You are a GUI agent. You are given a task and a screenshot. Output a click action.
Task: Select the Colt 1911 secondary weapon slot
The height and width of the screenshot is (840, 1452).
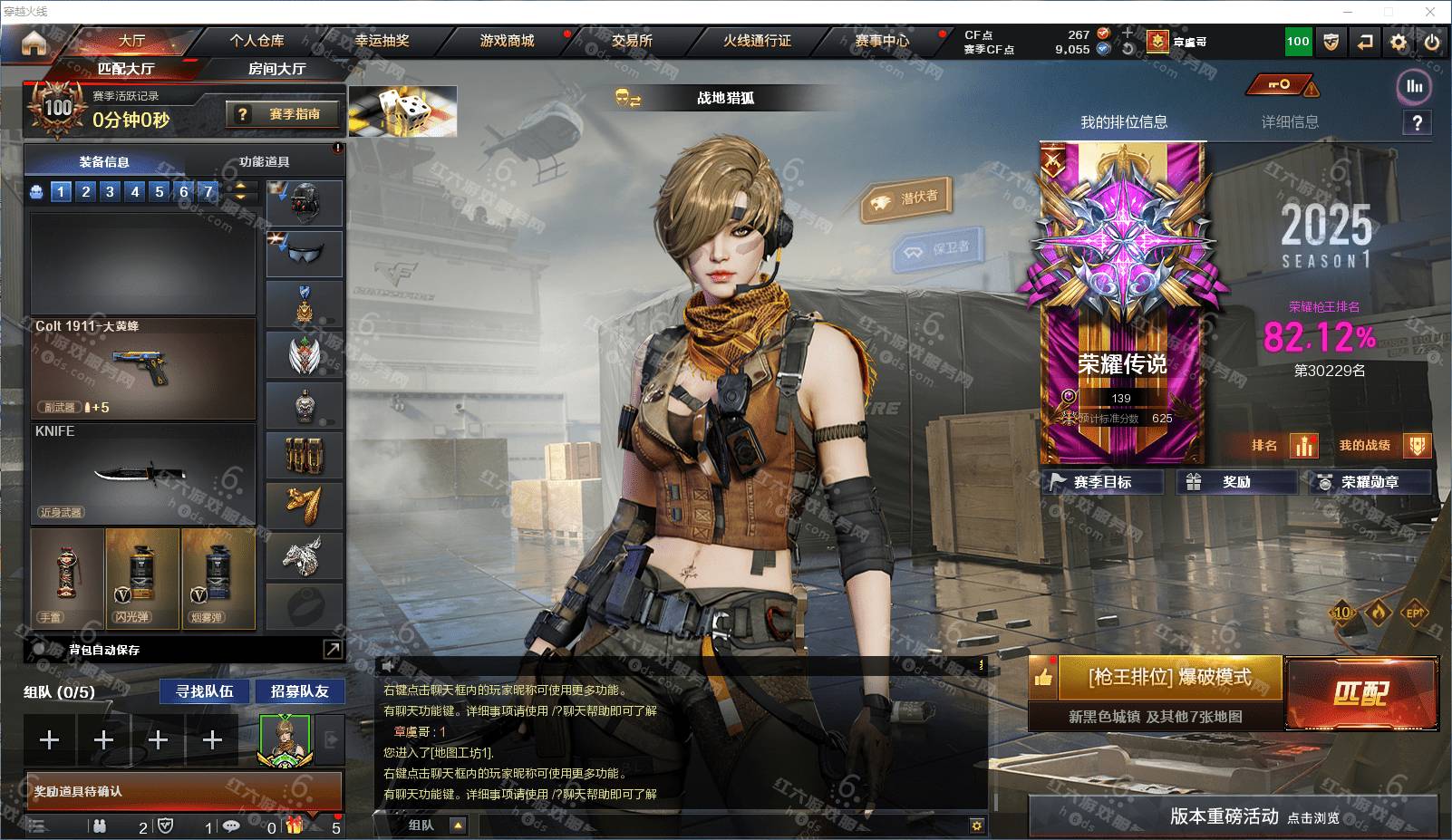click(x=143, y=368)
